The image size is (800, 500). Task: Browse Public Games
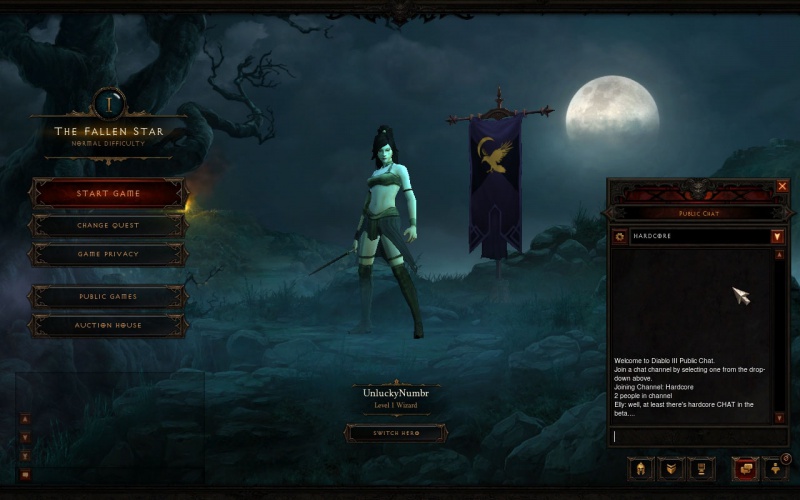108,296
